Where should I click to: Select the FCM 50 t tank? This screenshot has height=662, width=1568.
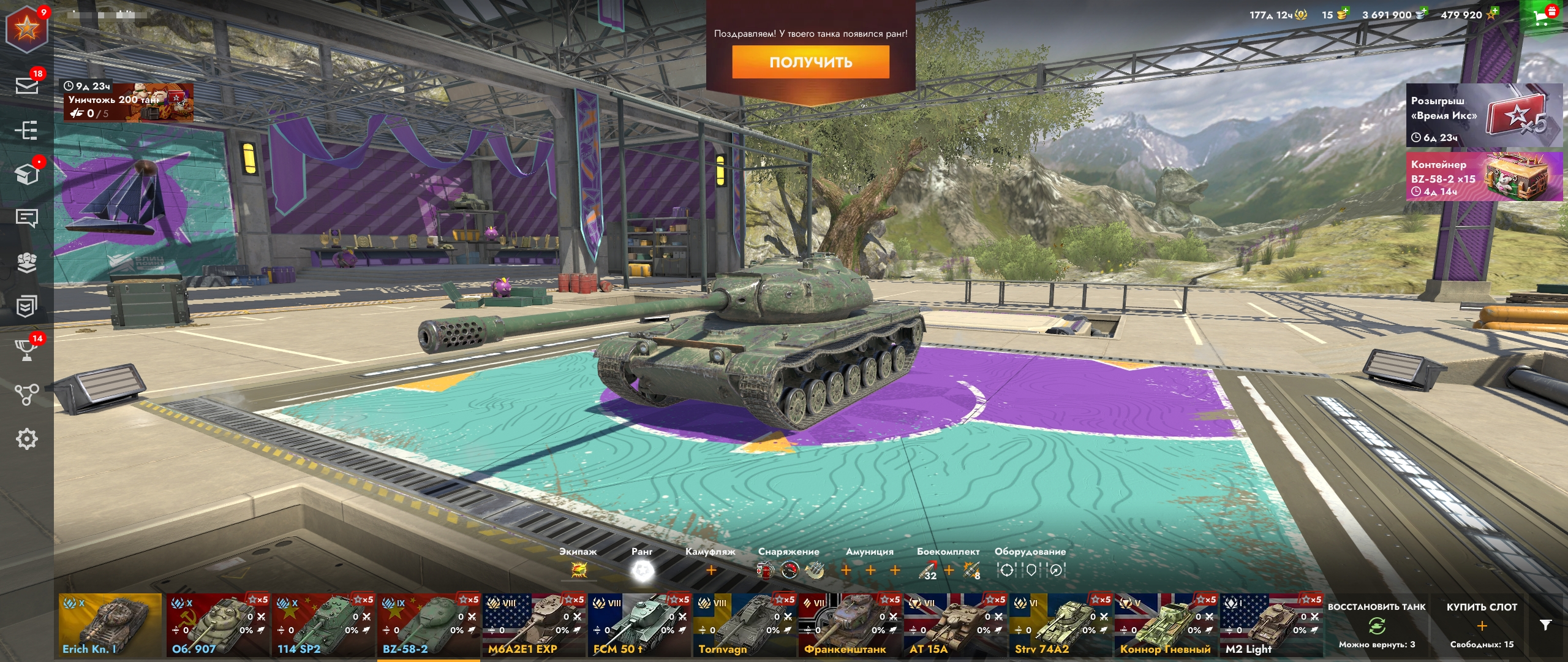[638, 625]
